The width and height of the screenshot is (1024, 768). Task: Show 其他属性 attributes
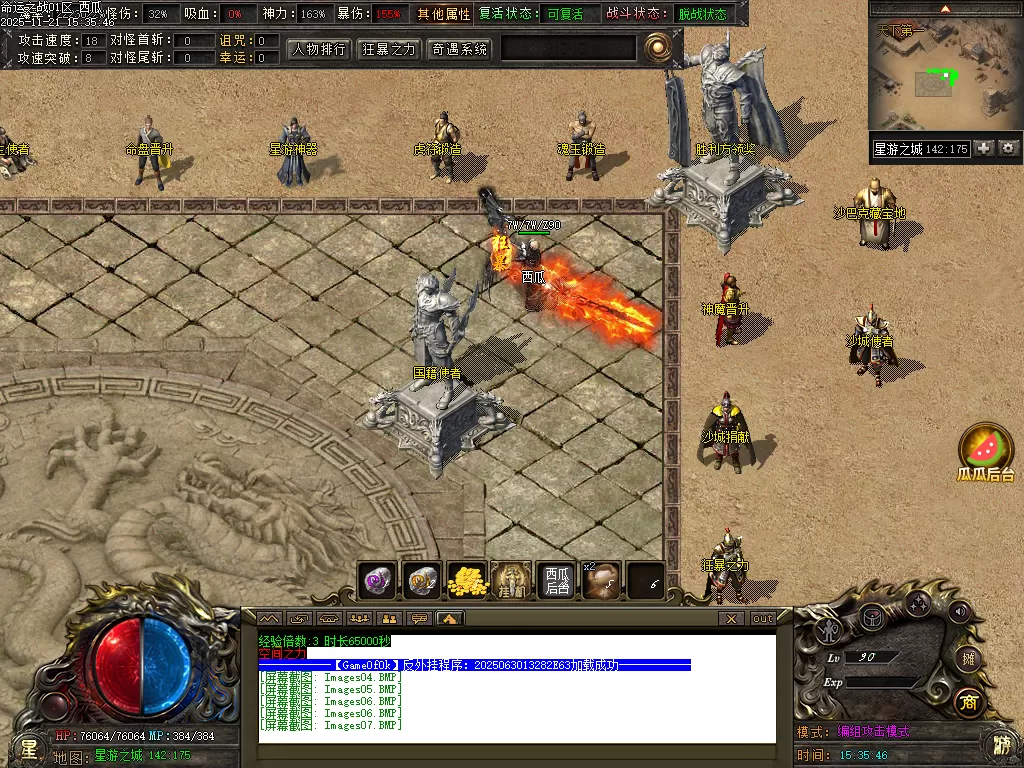[444, 15]
